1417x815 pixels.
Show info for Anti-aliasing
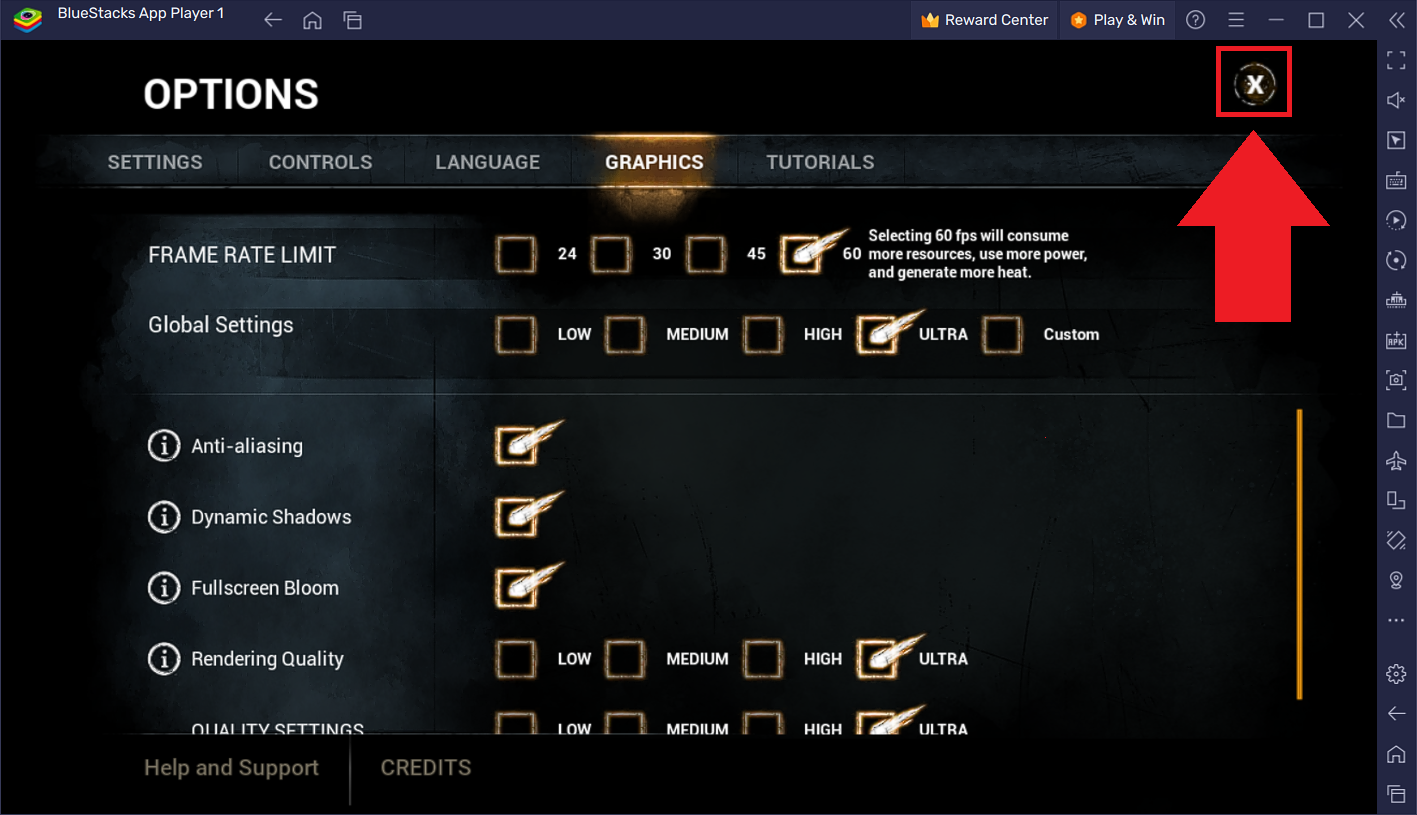(x=163, y=446)
